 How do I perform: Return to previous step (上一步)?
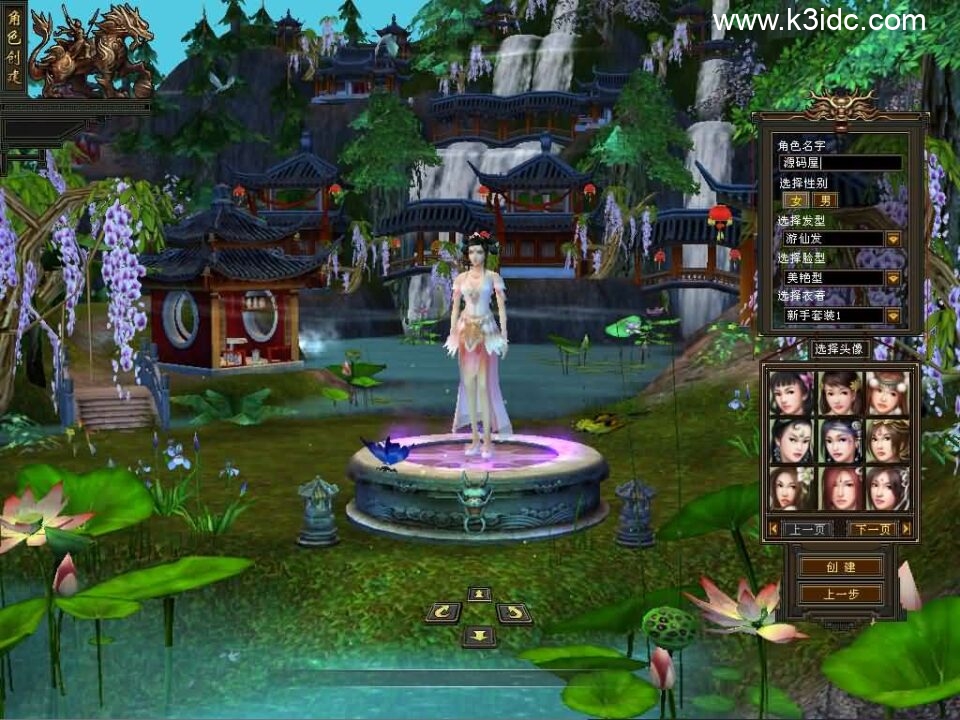839,594
